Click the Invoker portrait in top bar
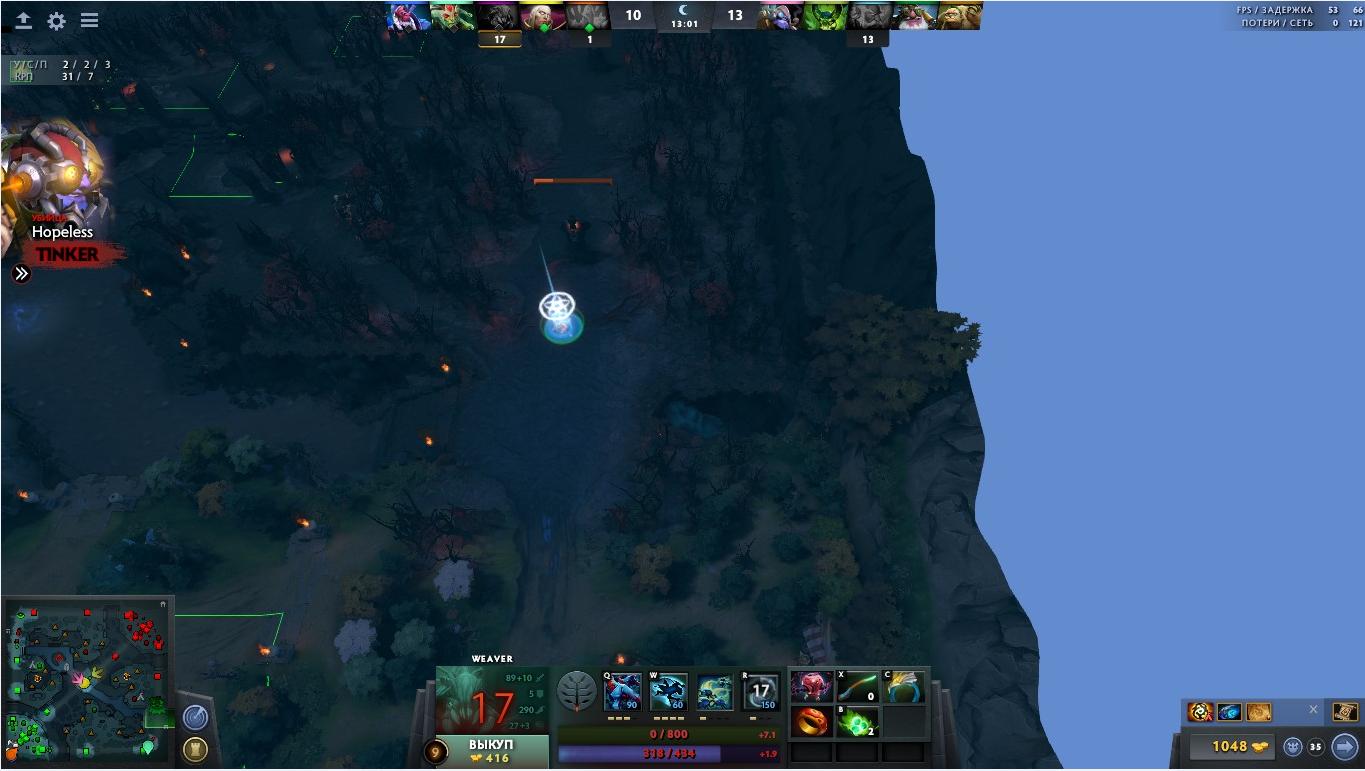Viewport: 1365px width, 771px height. click(543, 15)
